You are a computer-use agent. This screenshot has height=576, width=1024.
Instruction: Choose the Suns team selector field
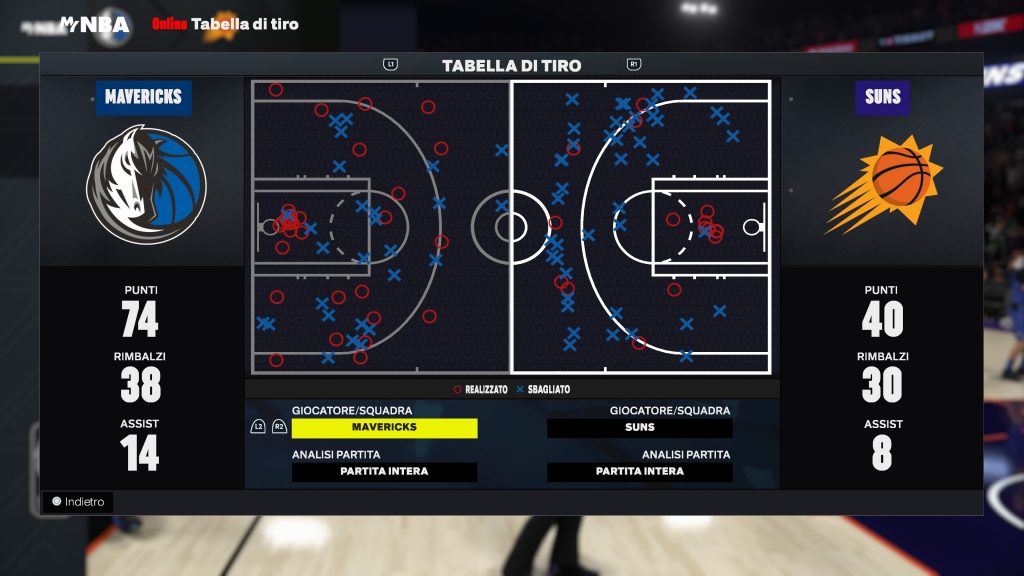[640, 428]
